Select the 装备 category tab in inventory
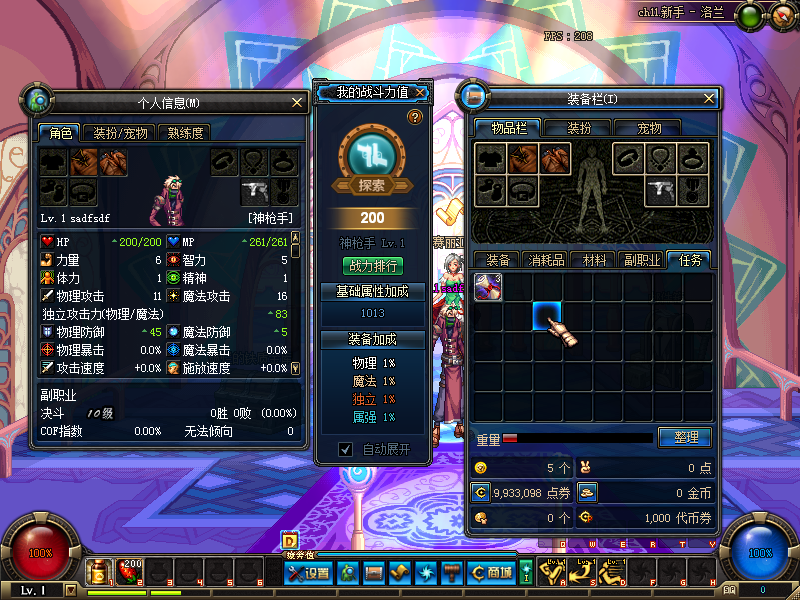The width and height of the screenshot is (800, 600). click(497, 260)
